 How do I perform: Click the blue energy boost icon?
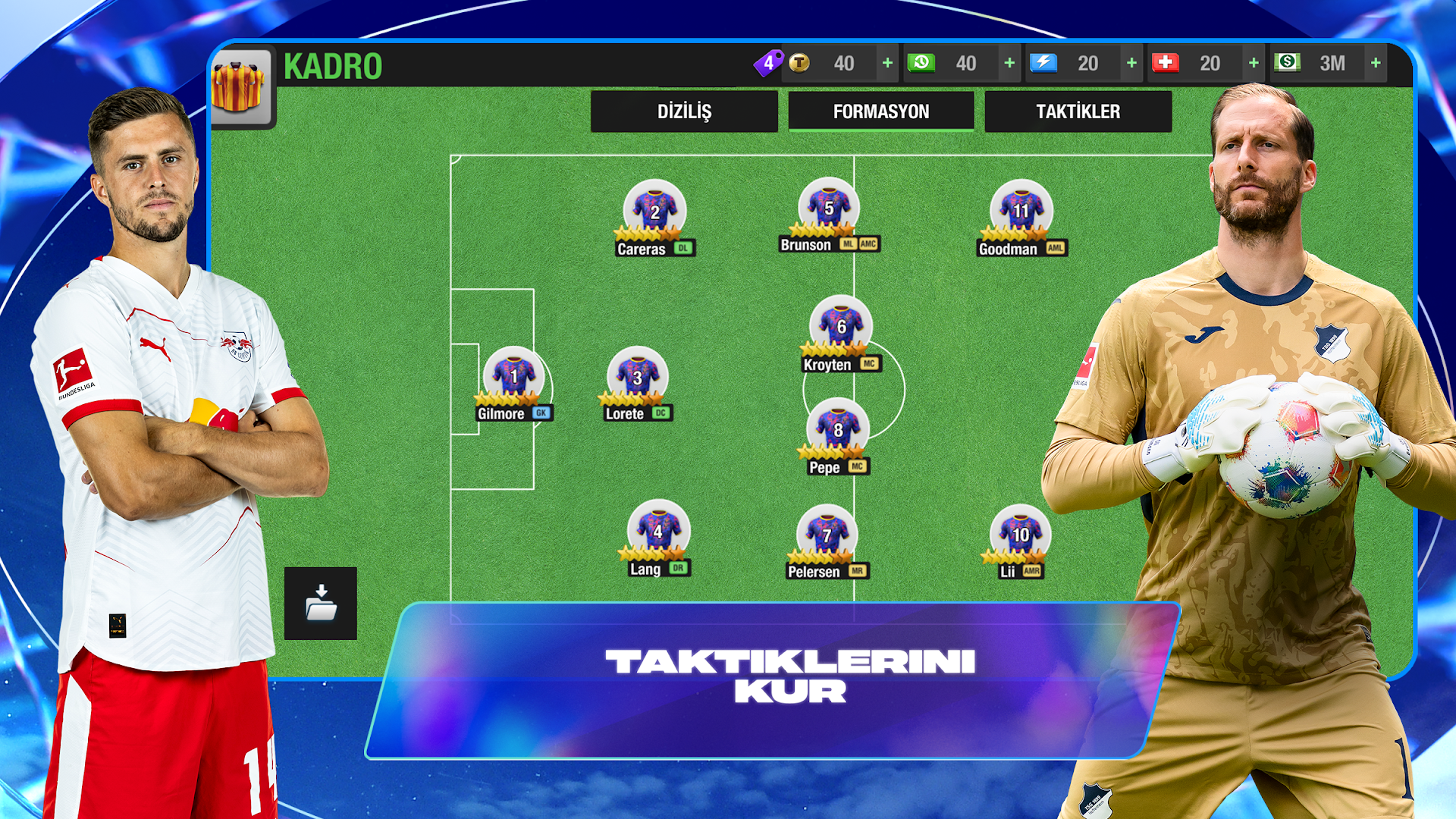point(1044,64)
